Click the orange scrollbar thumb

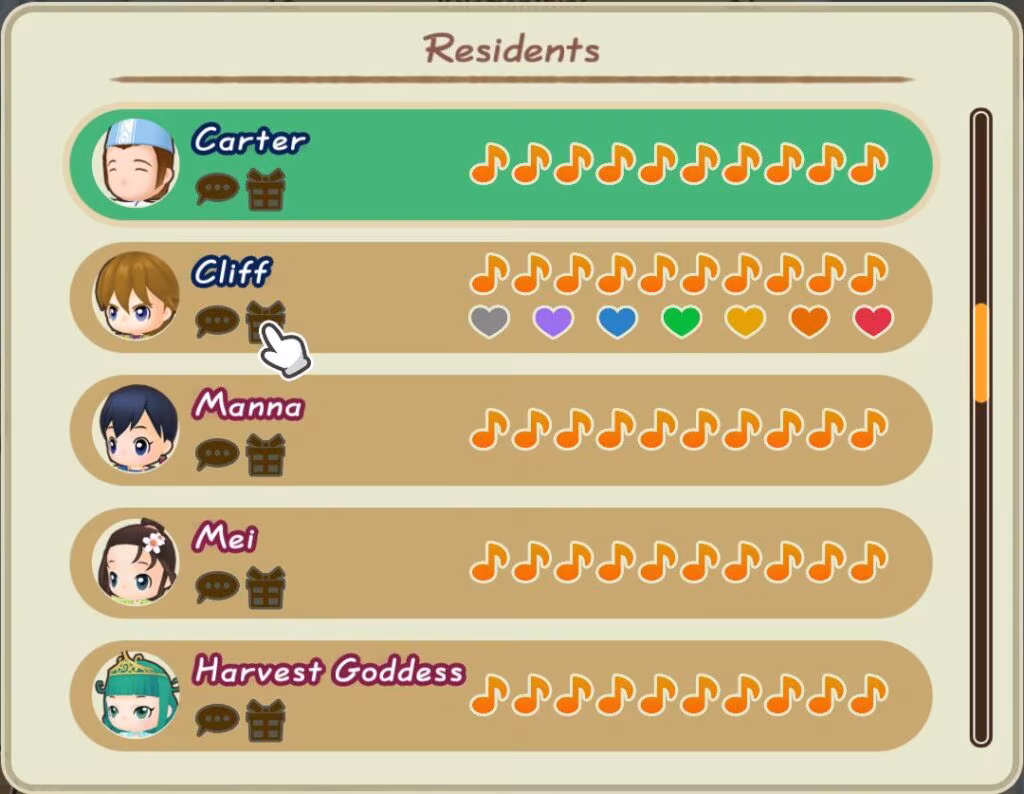coord(981,353)
